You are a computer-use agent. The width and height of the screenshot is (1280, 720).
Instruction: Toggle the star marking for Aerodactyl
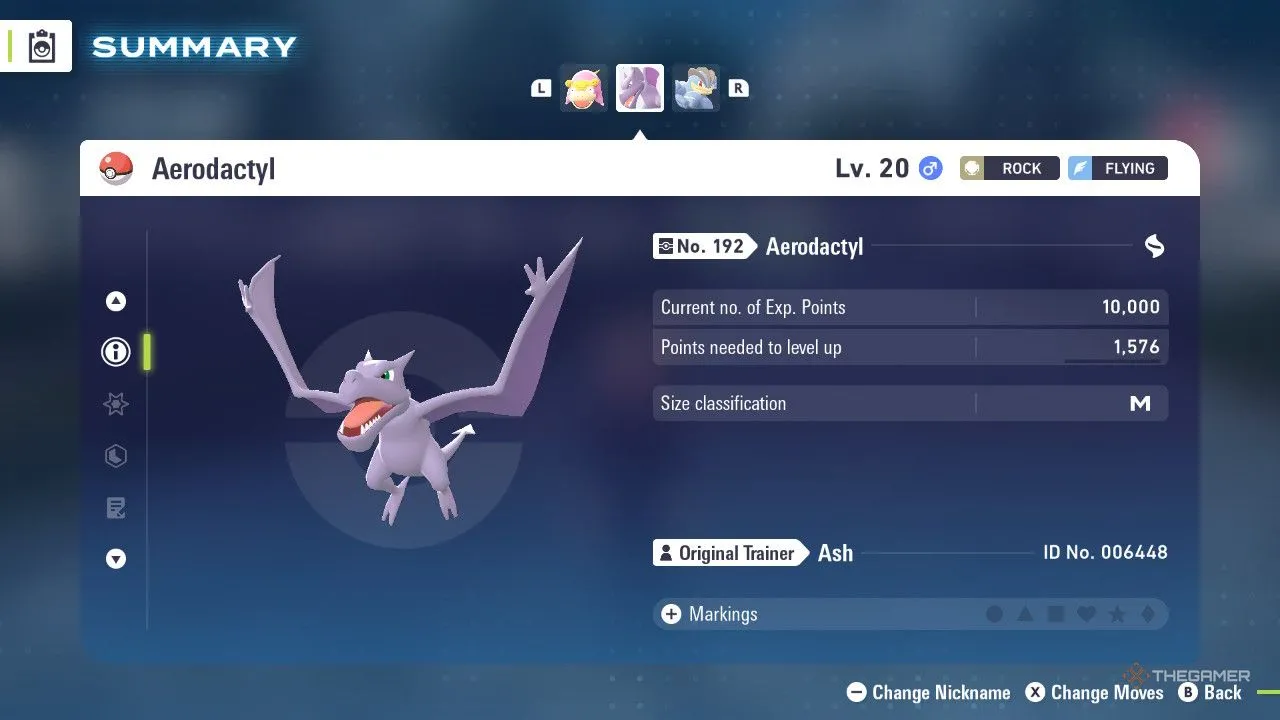click(1118, 614)
